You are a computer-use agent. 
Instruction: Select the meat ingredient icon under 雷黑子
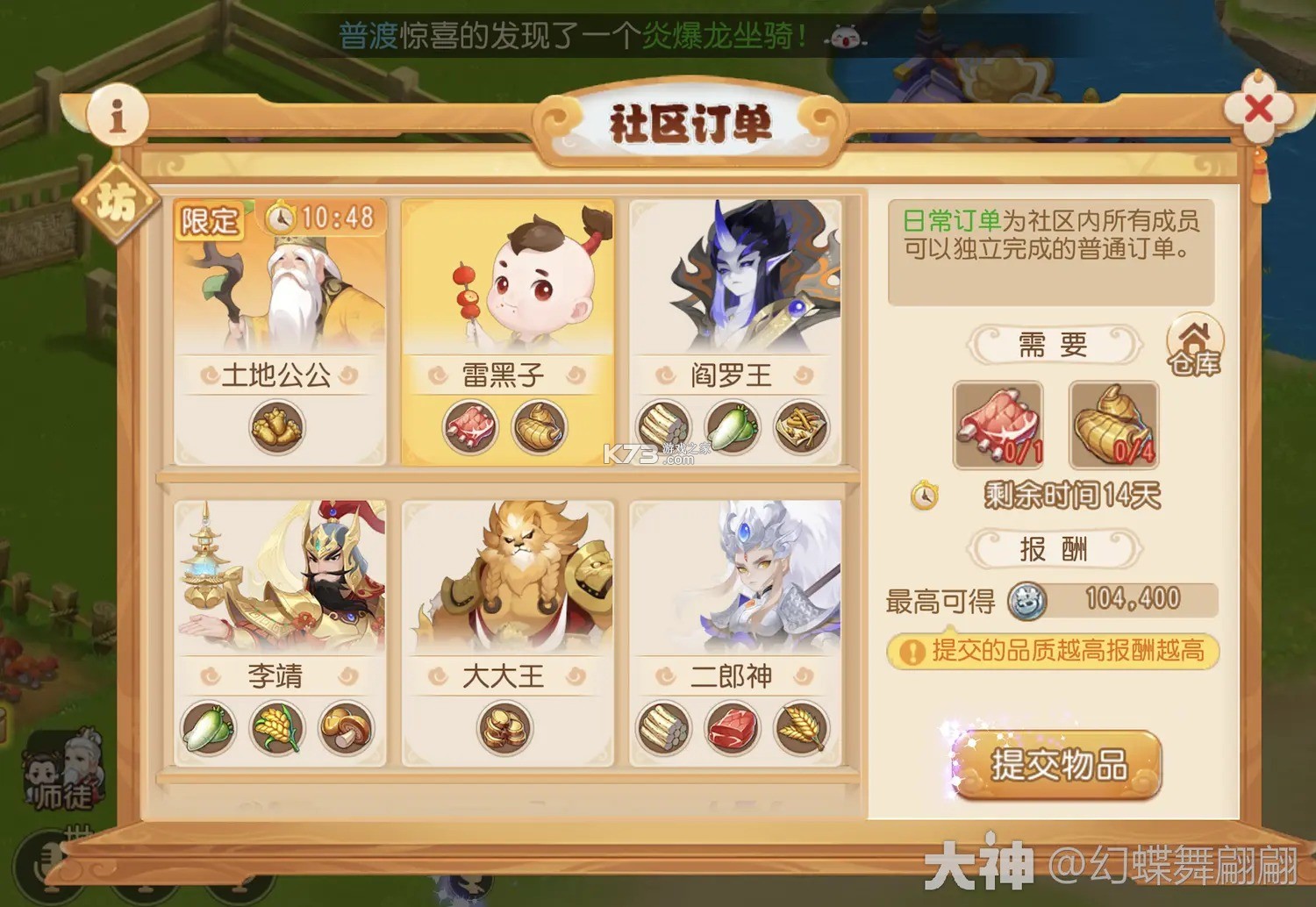[471, 427]
